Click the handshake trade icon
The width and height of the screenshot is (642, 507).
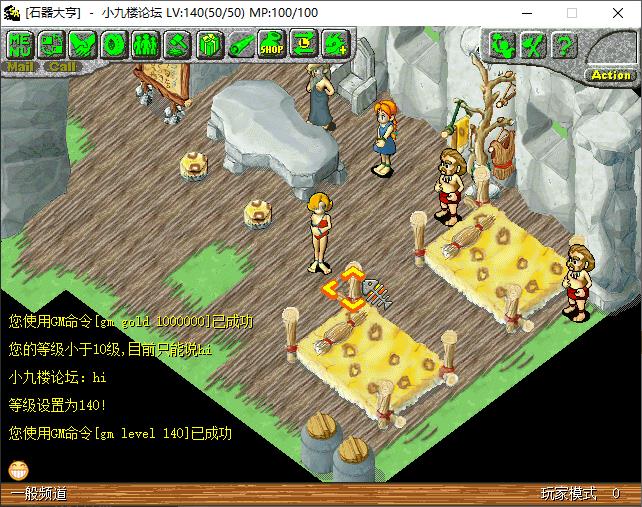[83, 44]
